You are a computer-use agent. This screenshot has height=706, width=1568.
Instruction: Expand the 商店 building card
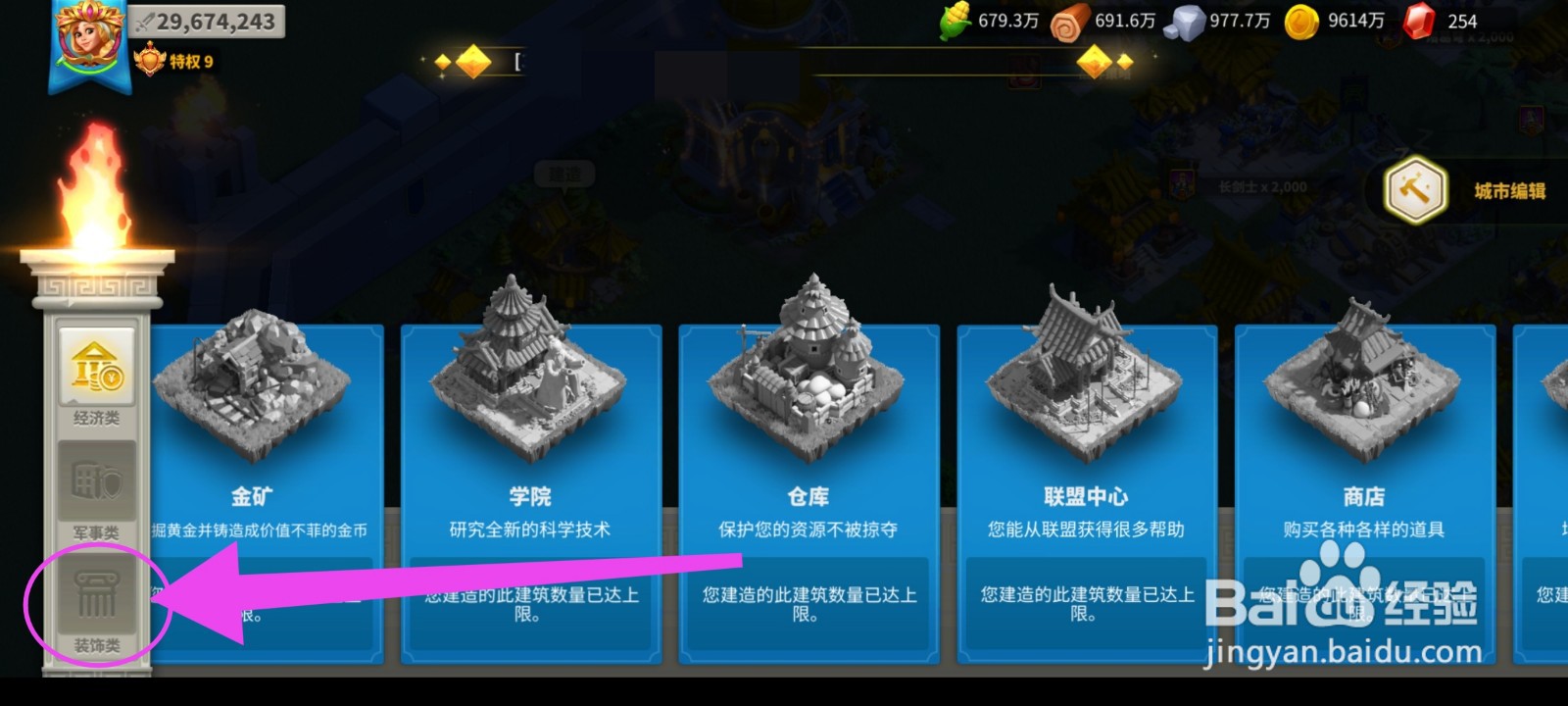tap(1362, 495)
